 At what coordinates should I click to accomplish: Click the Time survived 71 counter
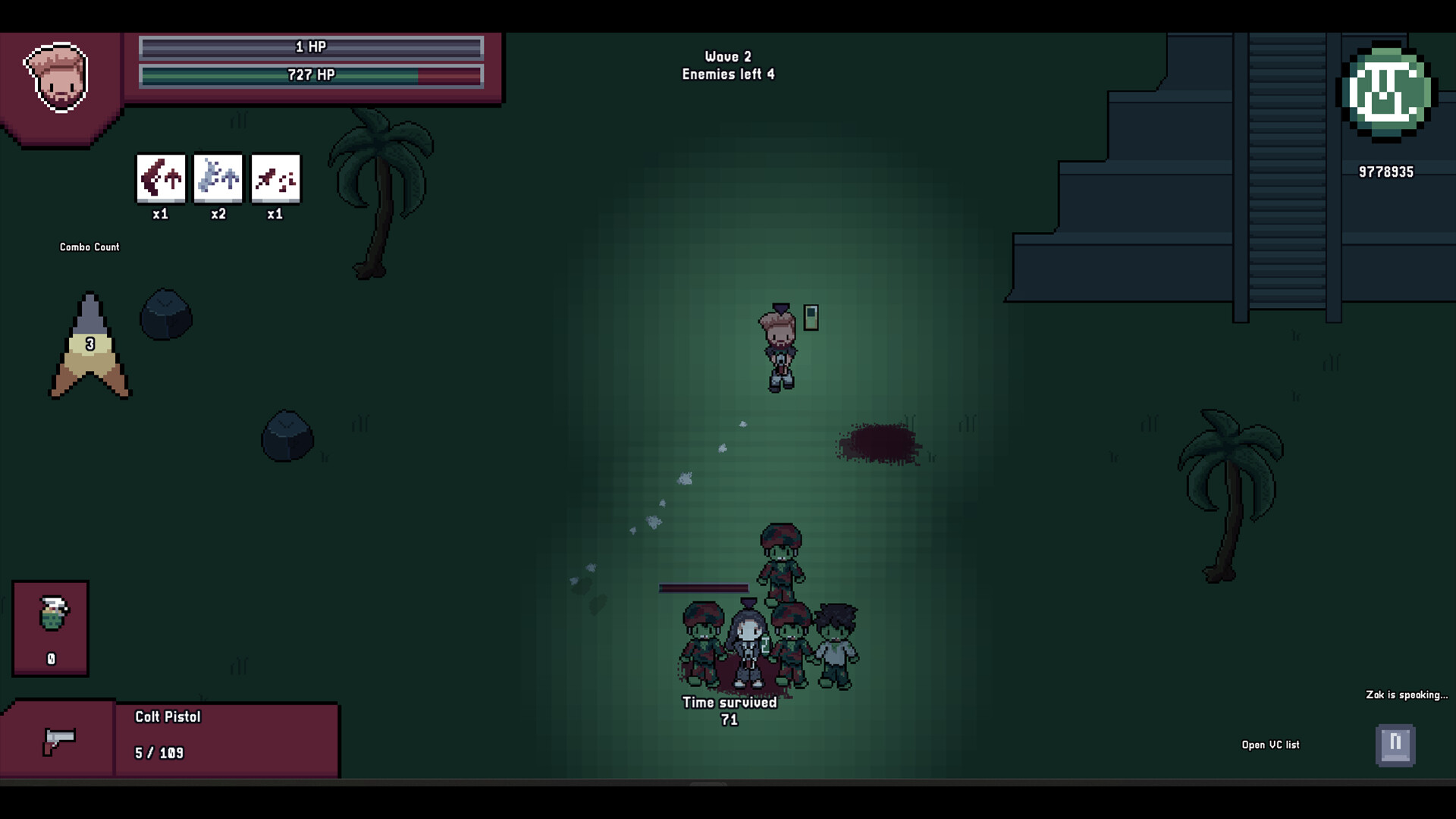(730, 711)
